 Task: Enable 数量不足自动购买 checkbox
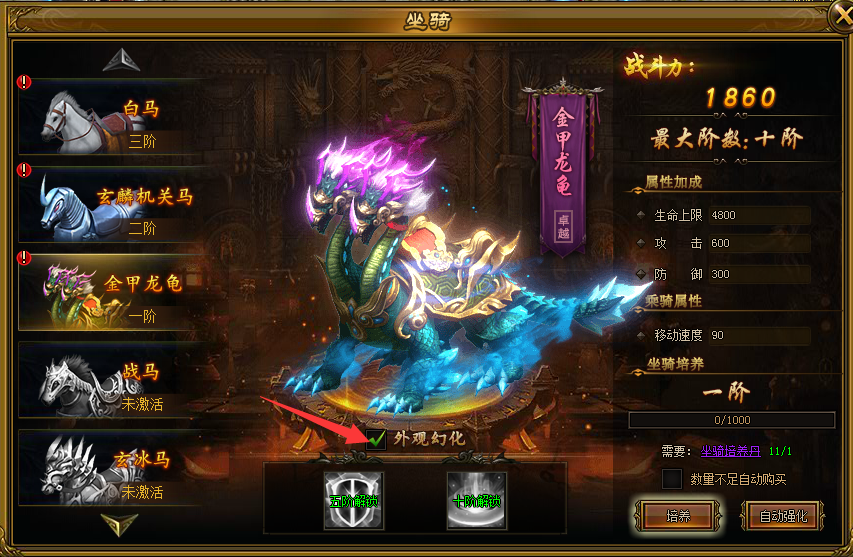click(x=672, y=480)
